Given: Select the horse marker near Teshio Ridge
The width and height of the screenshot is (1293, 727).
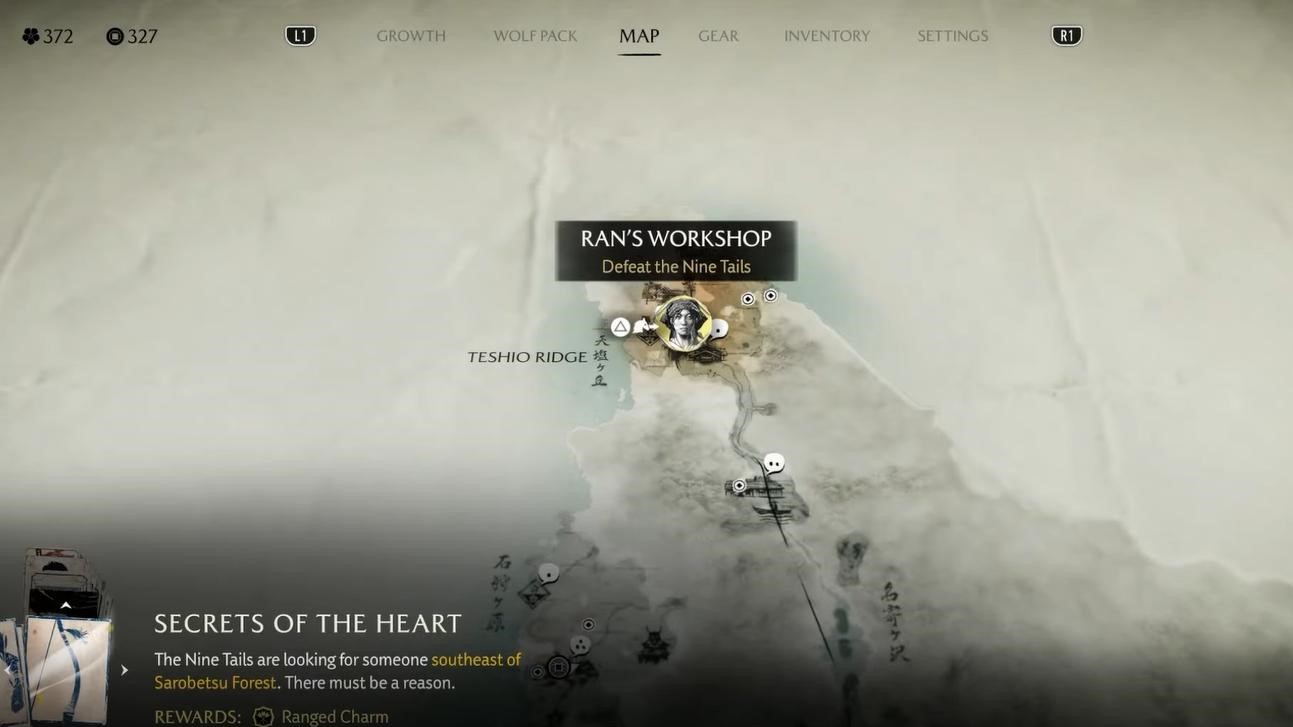Looking at the screenshot, I should 644,326.
